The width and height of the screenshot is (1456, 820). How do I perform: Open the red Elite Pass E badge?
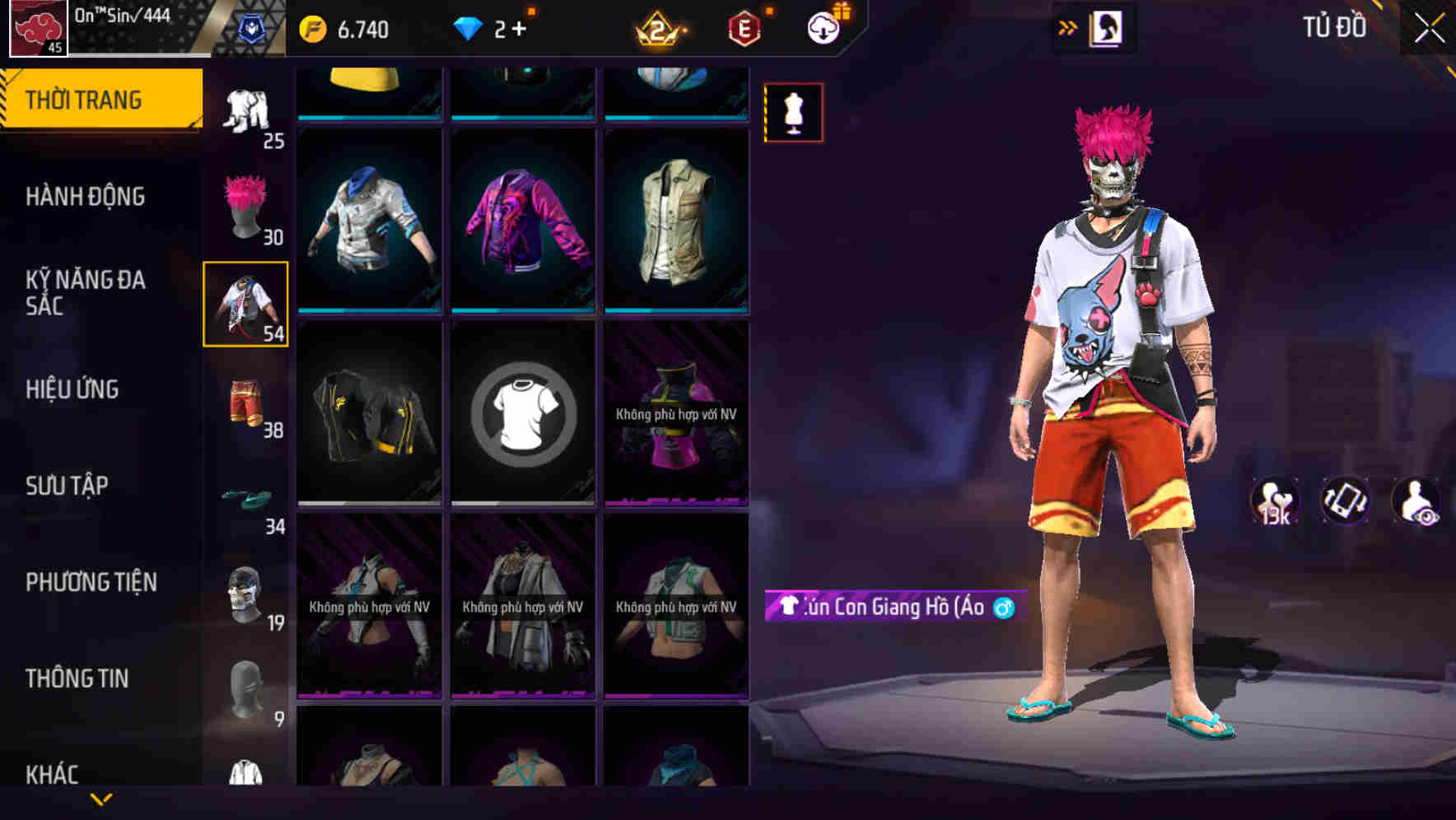click(x=744, y=27)
